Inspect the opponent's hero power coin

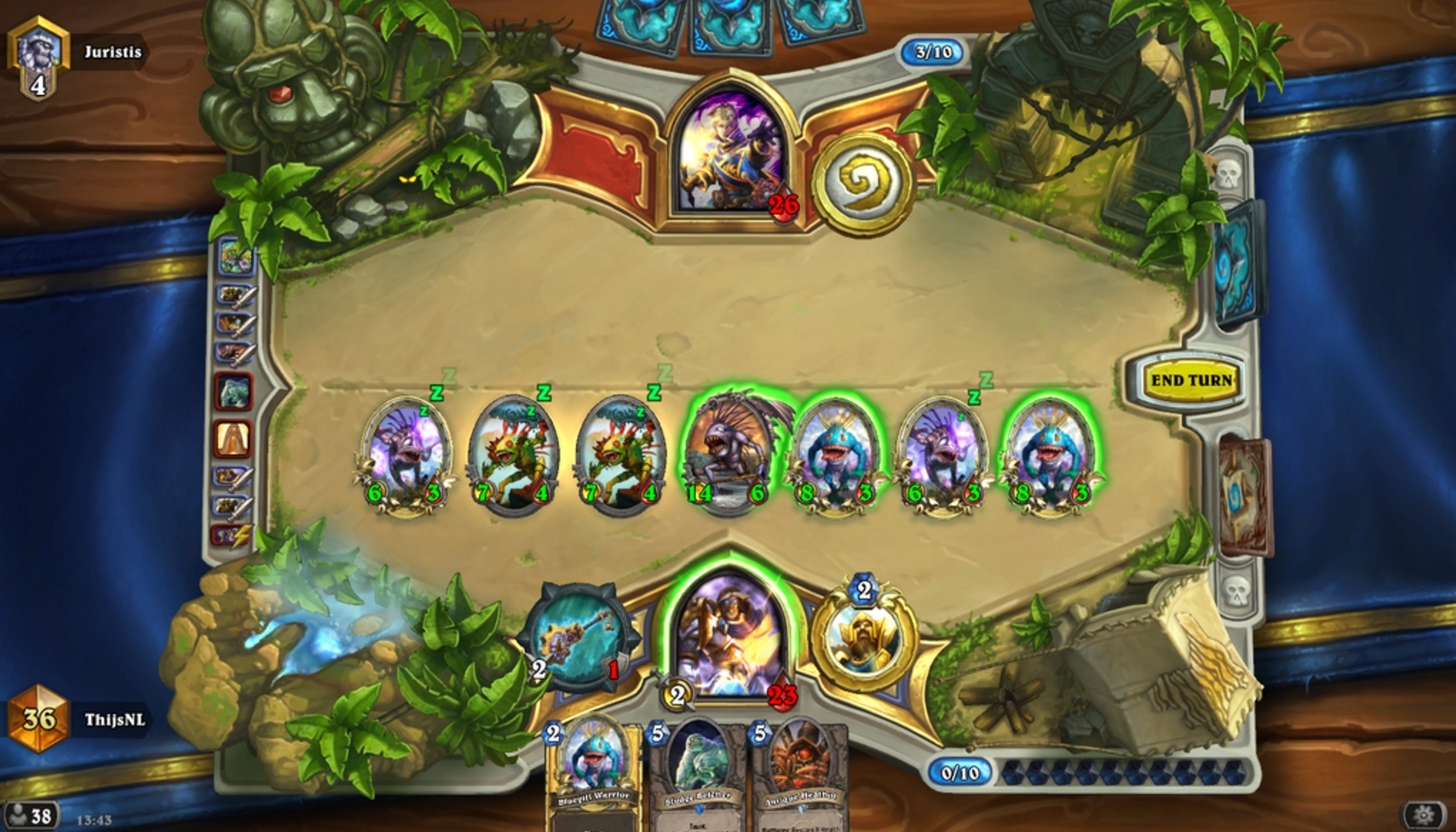point(862,183)
